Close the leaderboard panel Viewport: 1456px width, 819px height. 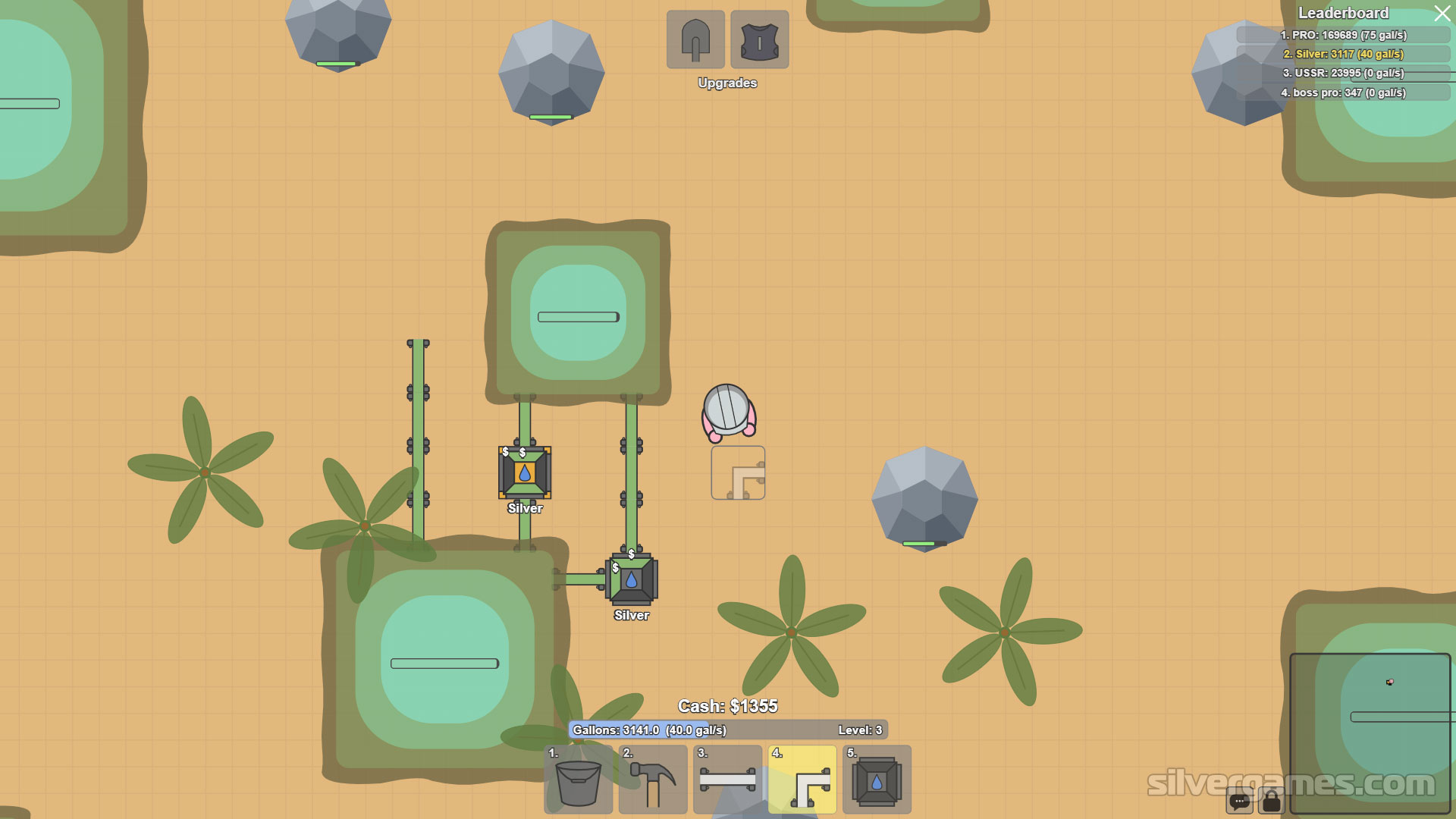[1442, 14]
